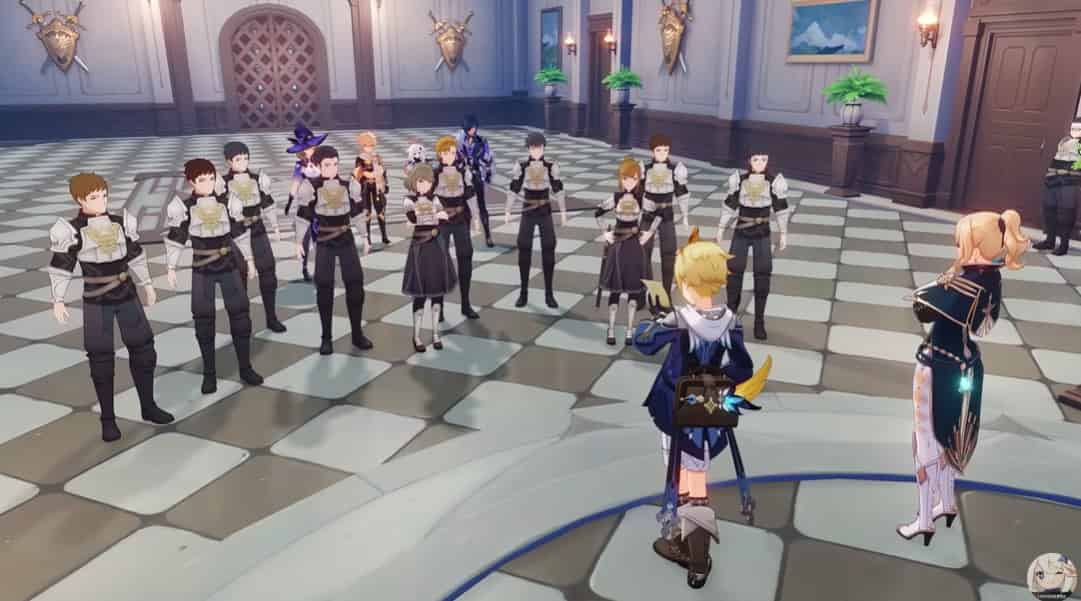Click the Paimon channel watermark avatar

coord(1051,574)
